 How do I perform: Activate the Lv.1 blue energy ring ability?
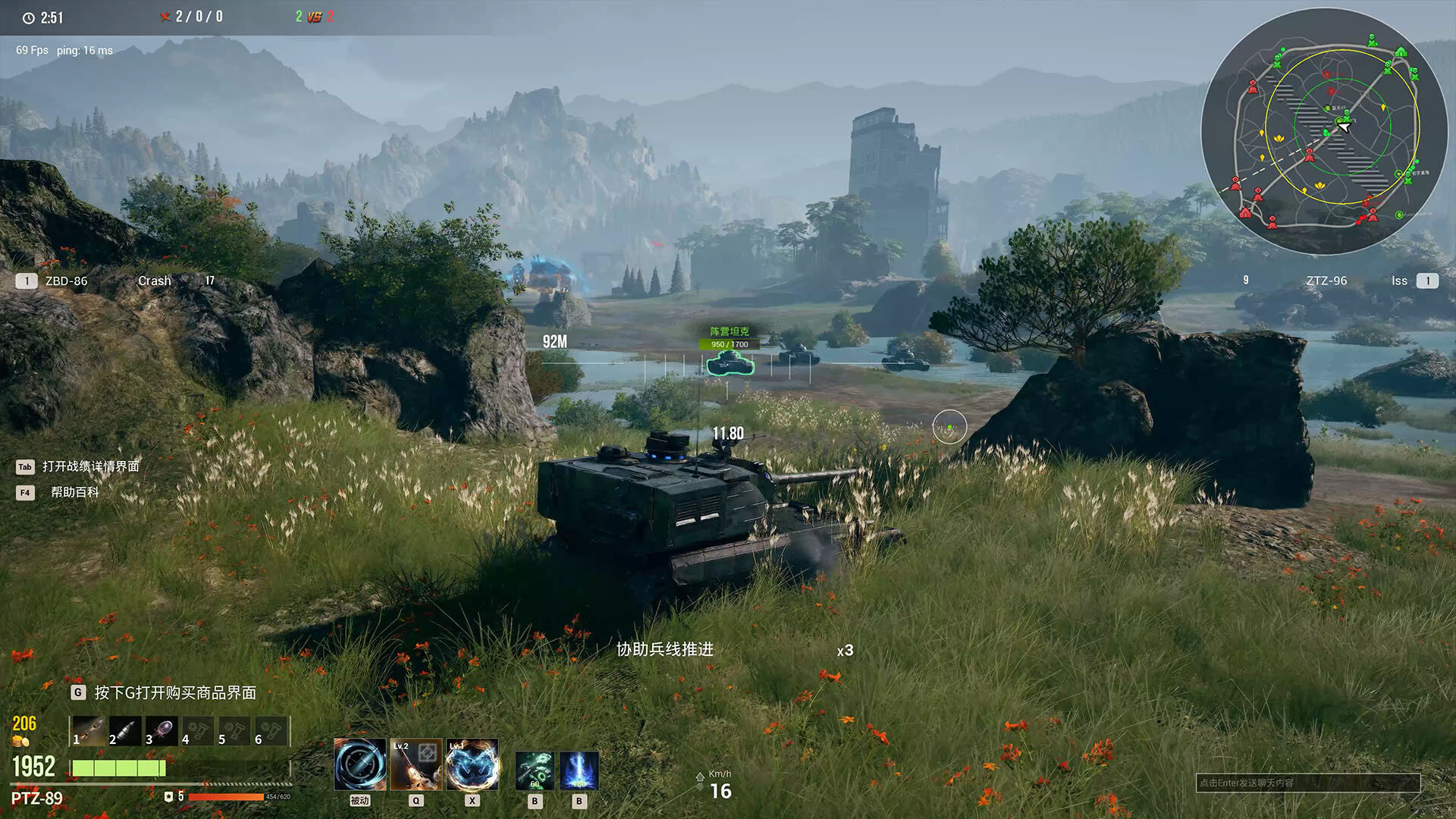click(x=472, y=764)
